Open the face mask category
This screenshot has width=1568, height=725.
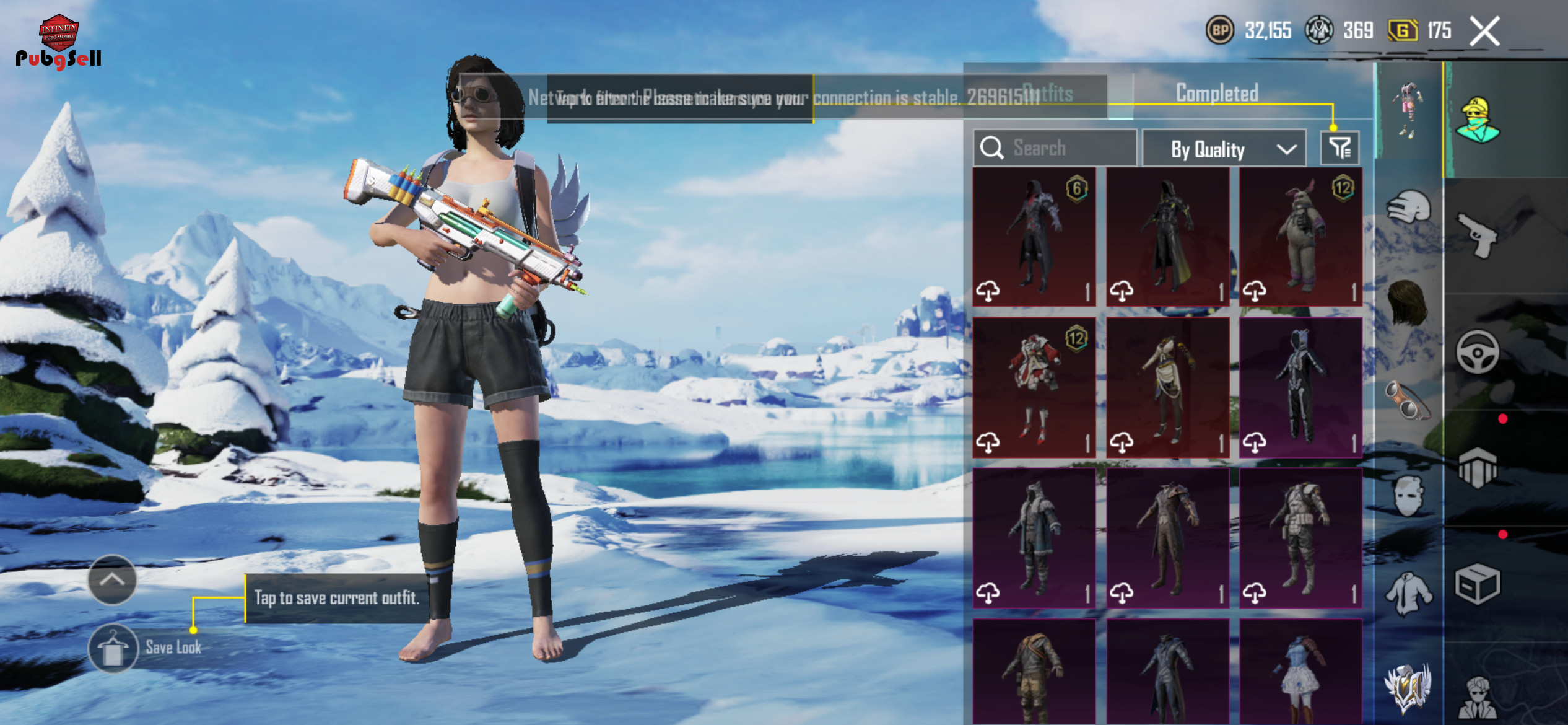coord(1409,496)
